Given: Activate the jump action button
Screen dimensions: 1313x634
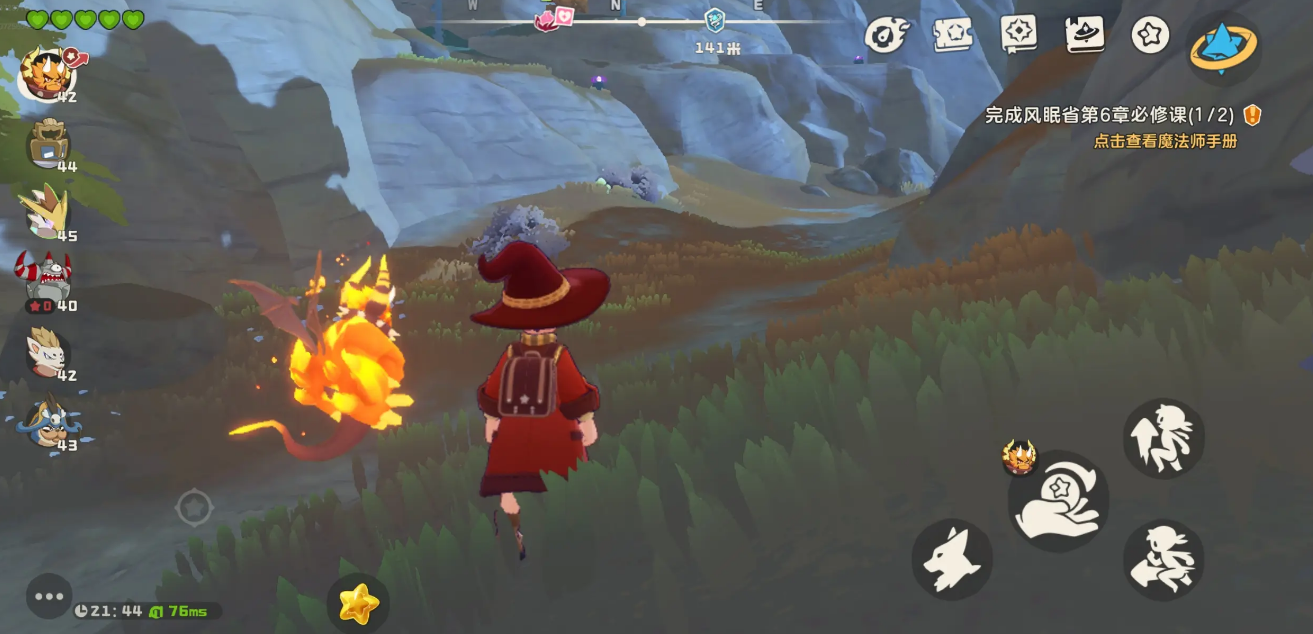Looking at the screenshot, I should [1163, 438].
